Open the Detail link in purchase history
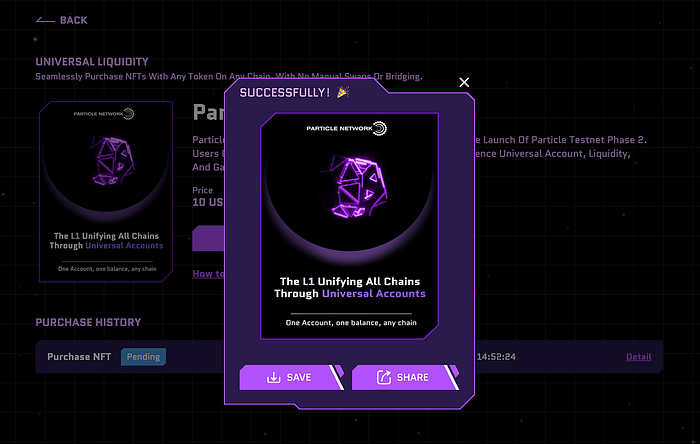Viewport: 700px width, 444px height. pyautogui.click(x=638, y=357)
